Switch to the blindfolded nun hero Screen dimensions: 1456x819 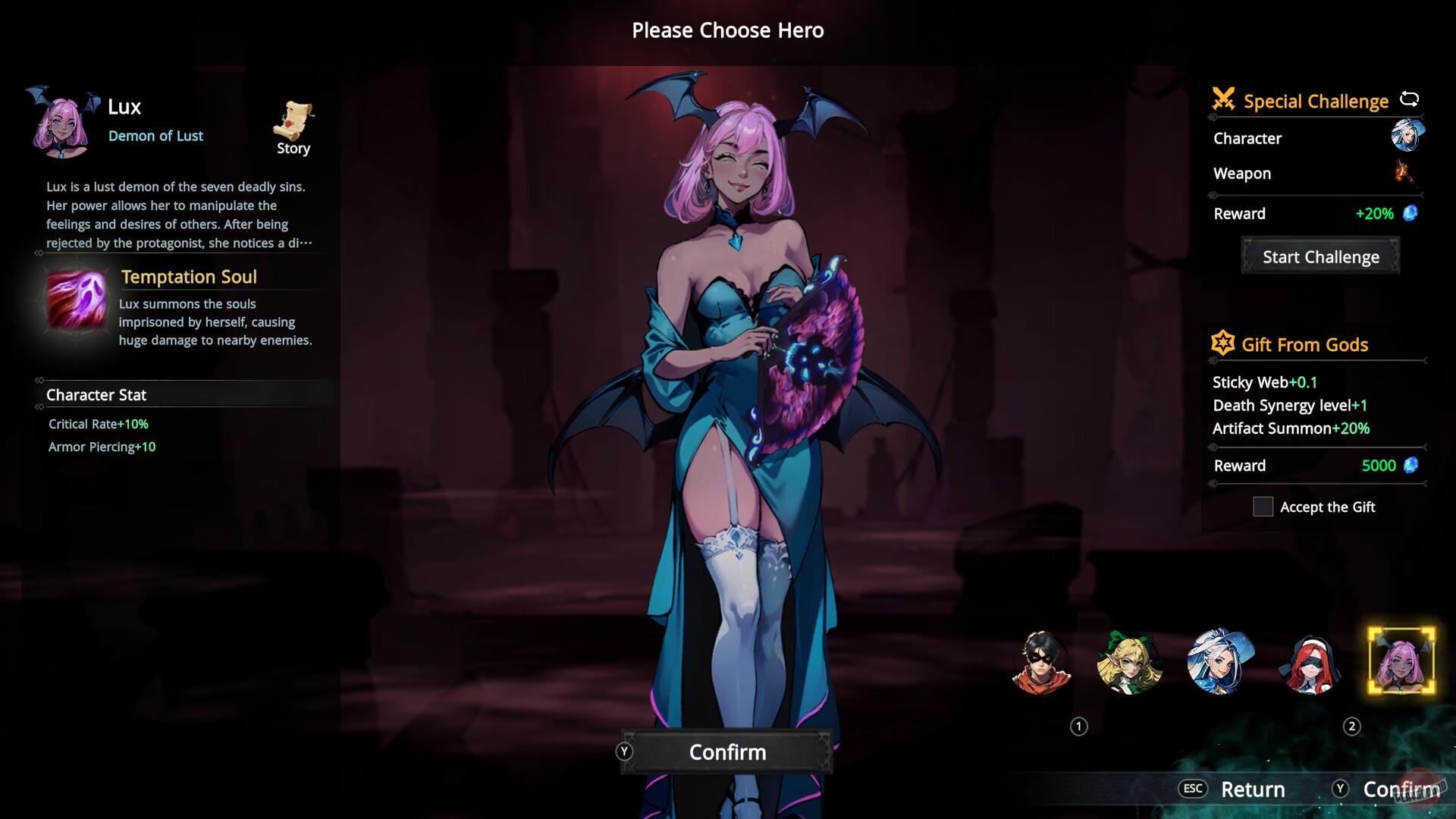tap(1310, 662)
